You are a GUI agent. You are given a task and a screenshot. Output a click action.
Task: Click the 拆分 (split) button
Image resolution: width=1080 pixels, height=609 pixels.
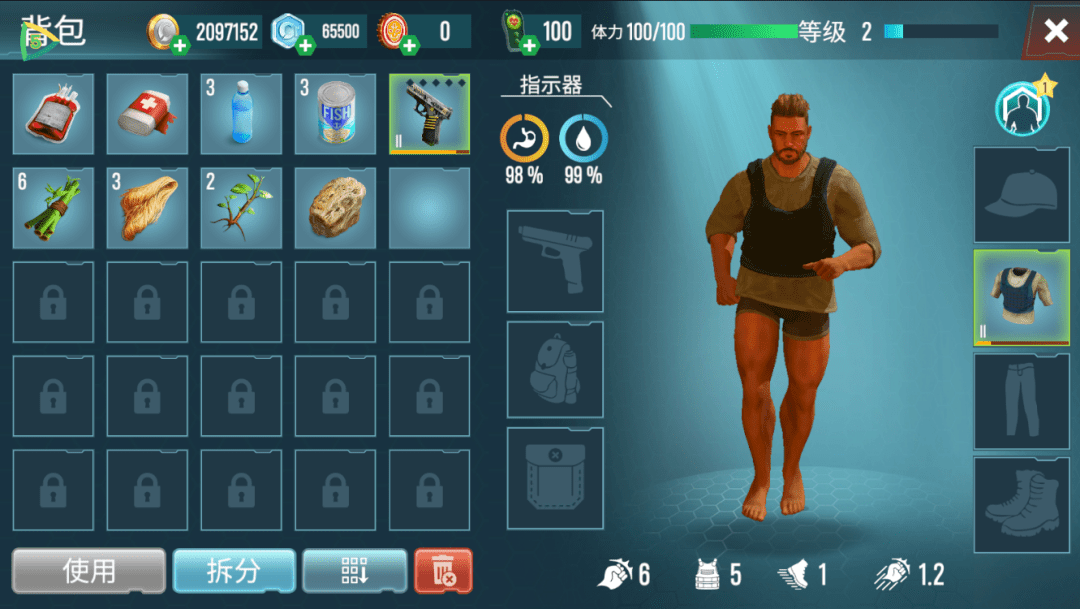tap(234, 571)
